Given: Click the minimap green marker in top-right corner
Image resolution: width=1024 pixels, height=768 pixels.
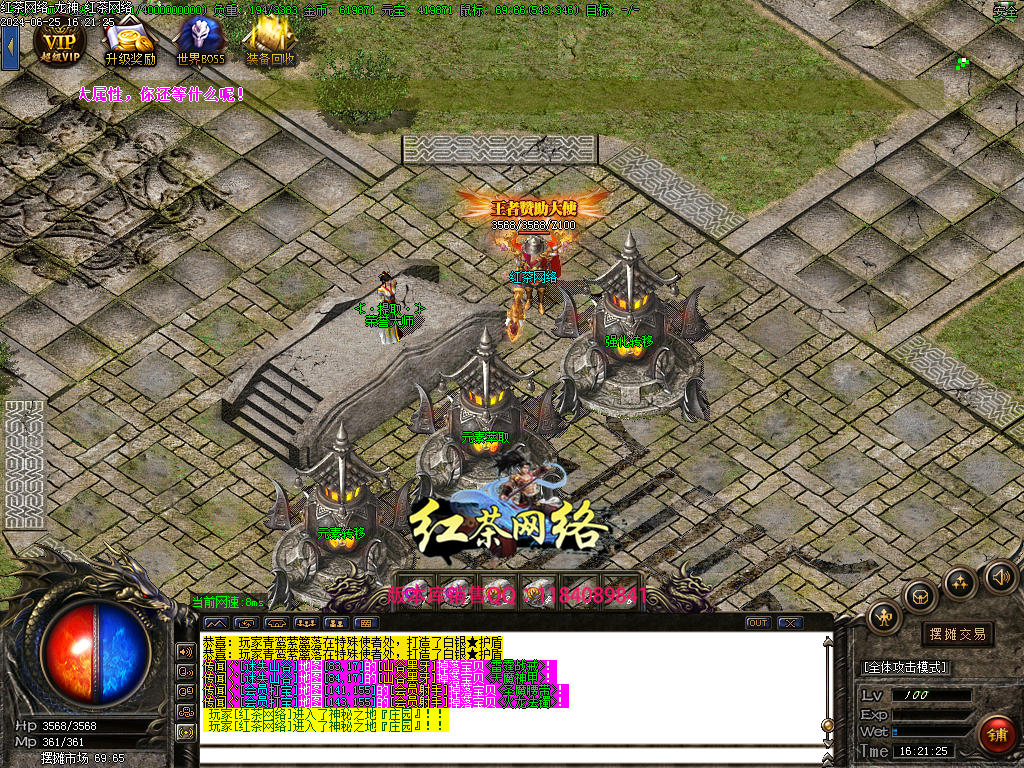Looking at the screenshot, I should point(962,63).
